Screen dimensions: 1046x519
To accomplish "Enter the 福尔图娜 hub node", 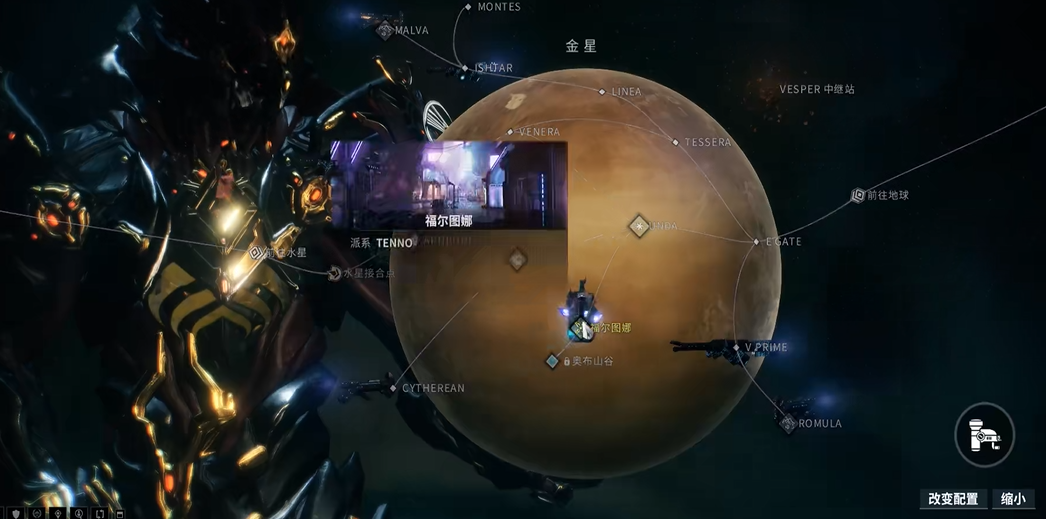I will point(579,328).
